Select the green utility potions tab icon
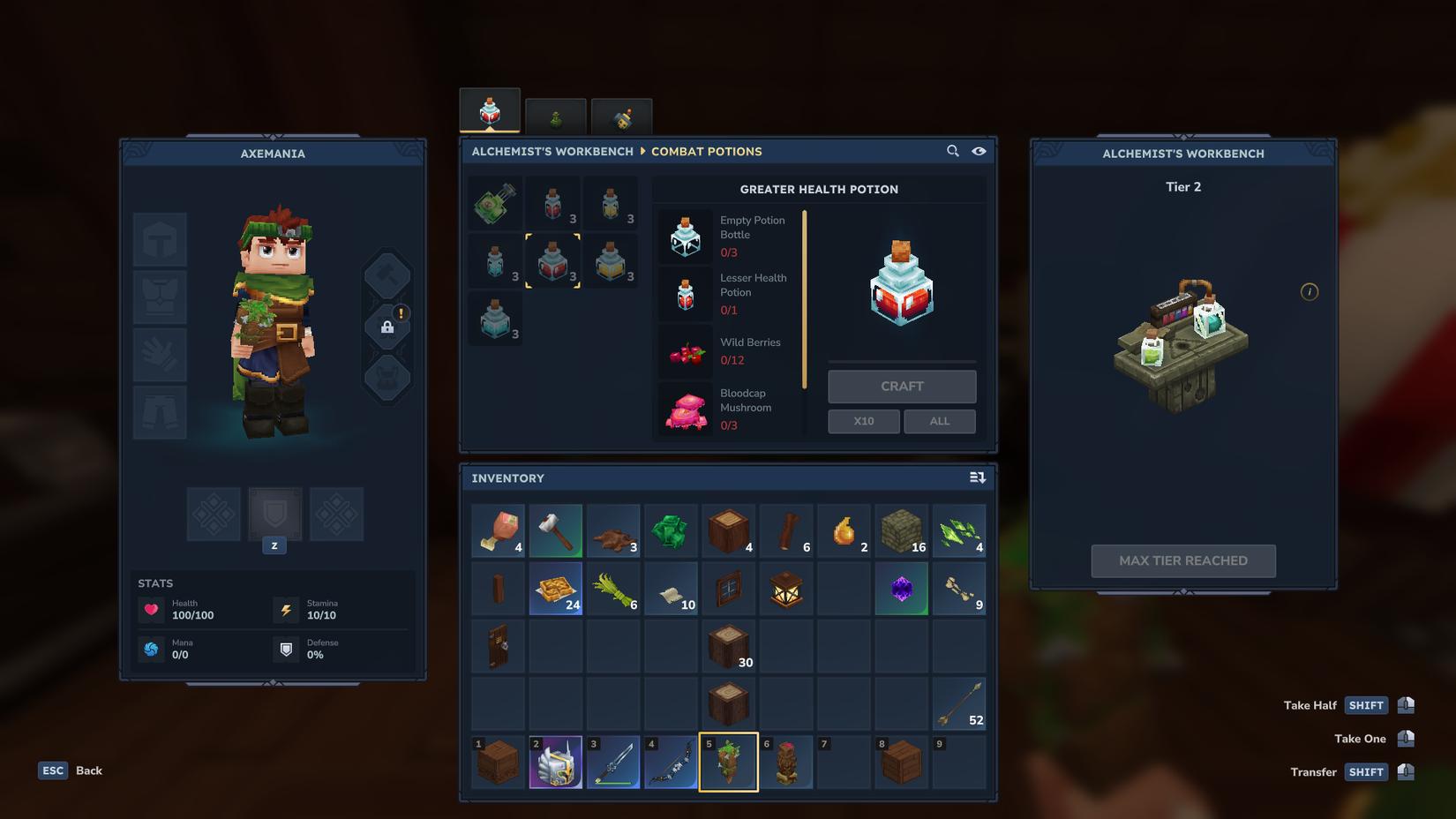 pyautogui.click(x=556, y=116)
